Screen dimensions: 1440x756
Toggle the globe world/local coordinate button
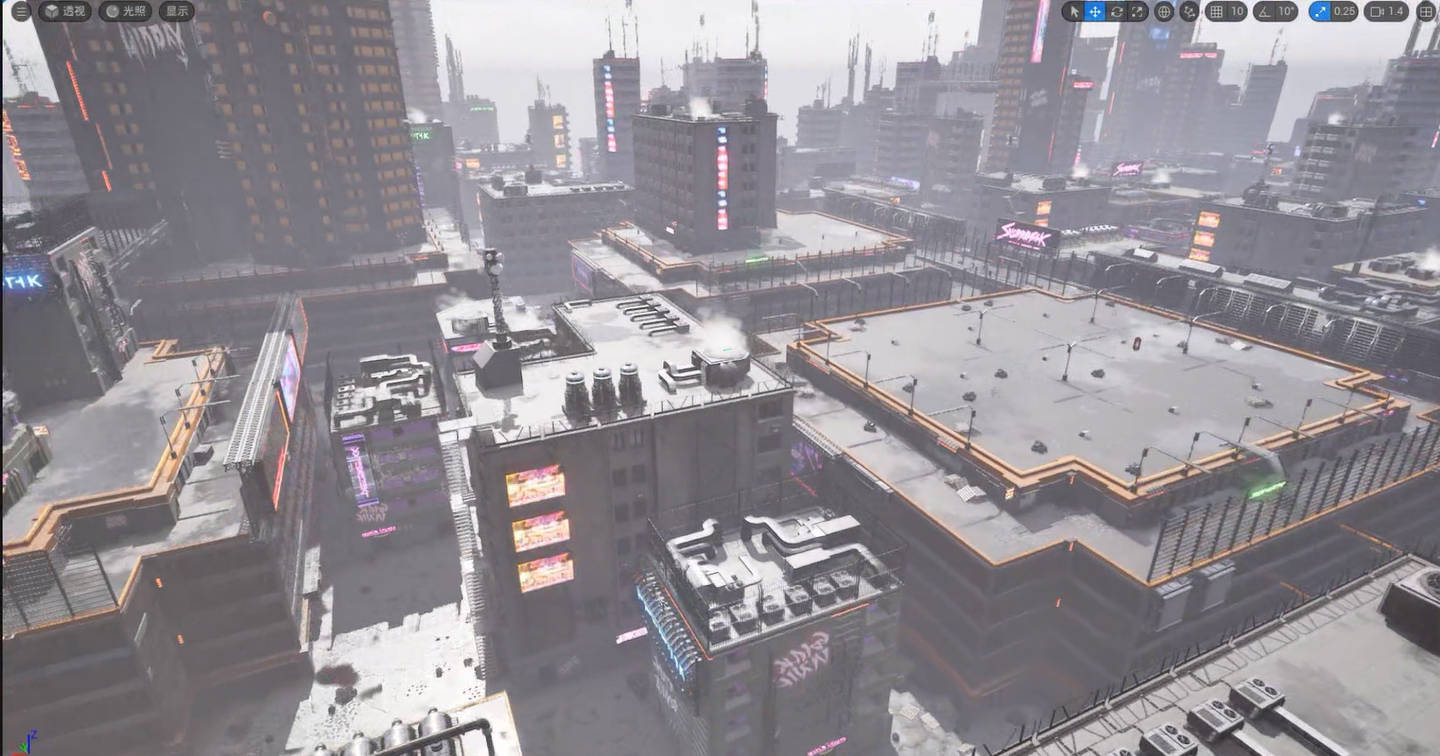[x=1164, y=12]
